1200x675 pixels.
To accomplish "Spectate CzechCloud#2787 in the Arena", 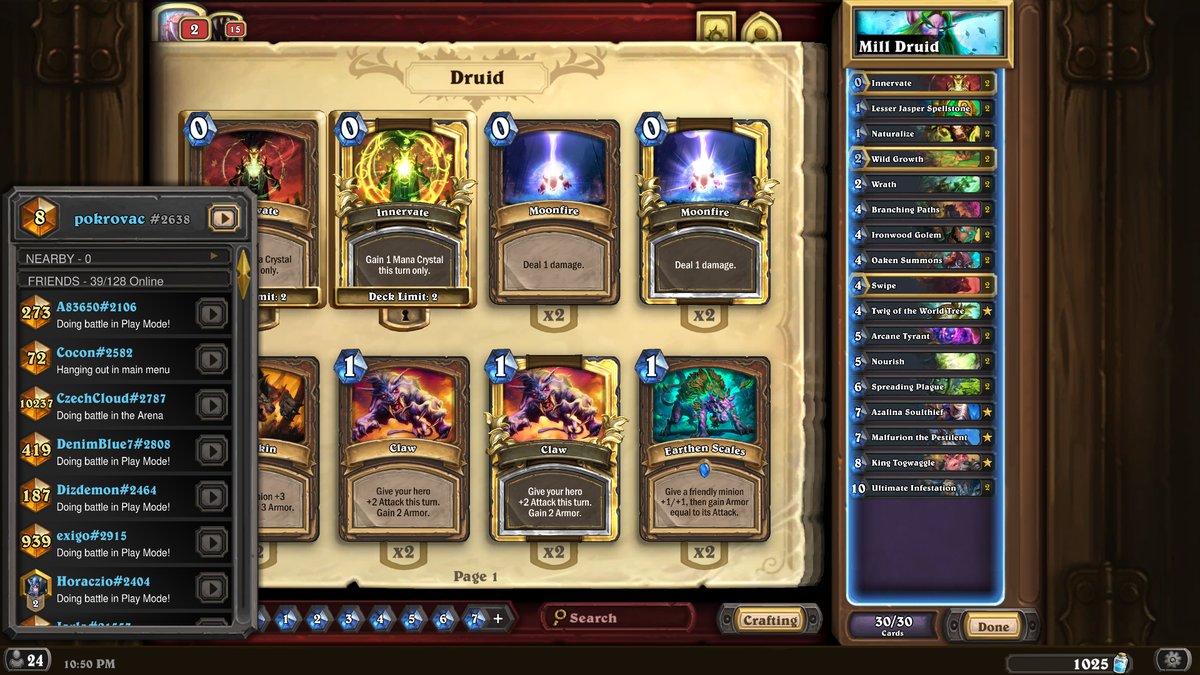I will click(211, 406).
